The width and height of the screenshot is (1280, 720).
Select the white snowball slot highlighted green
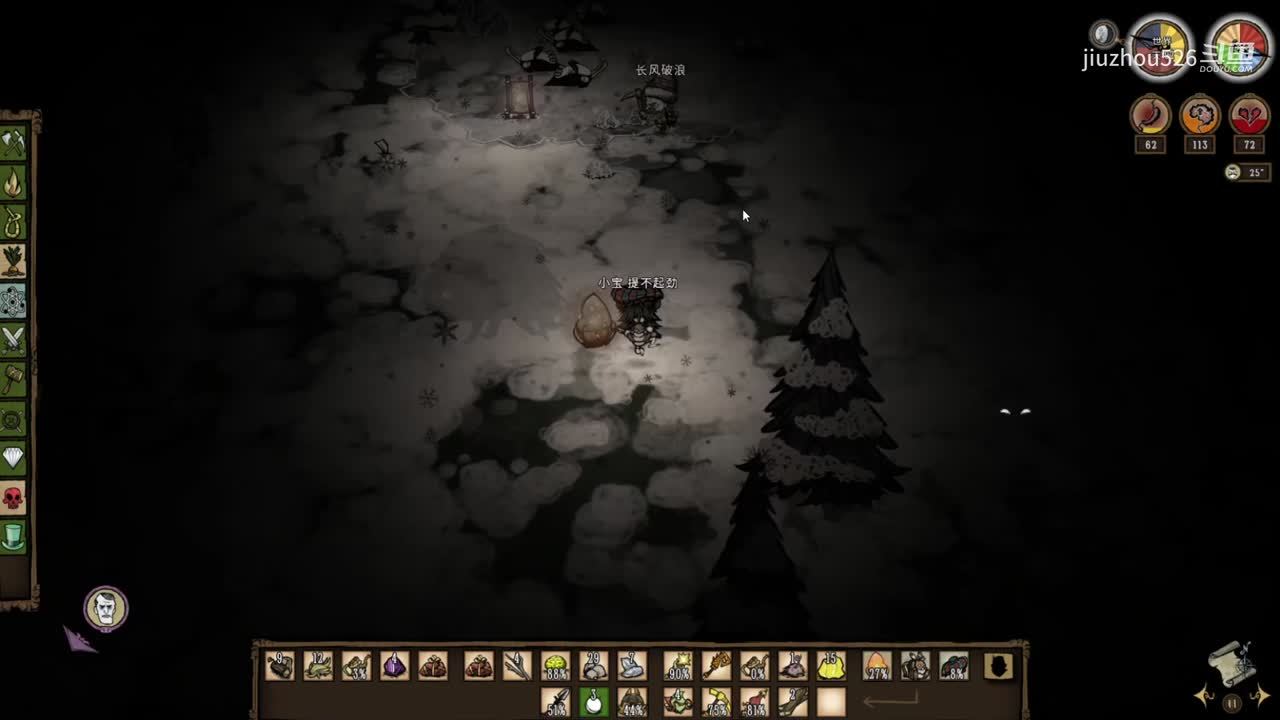coord(594,701)
